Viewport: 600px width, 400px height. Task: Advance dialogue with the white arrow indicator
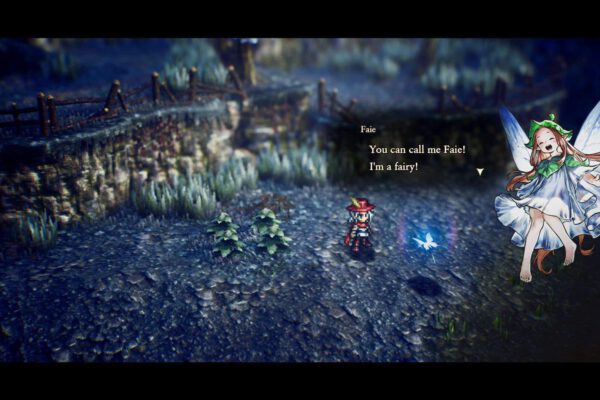click(480, 171)
